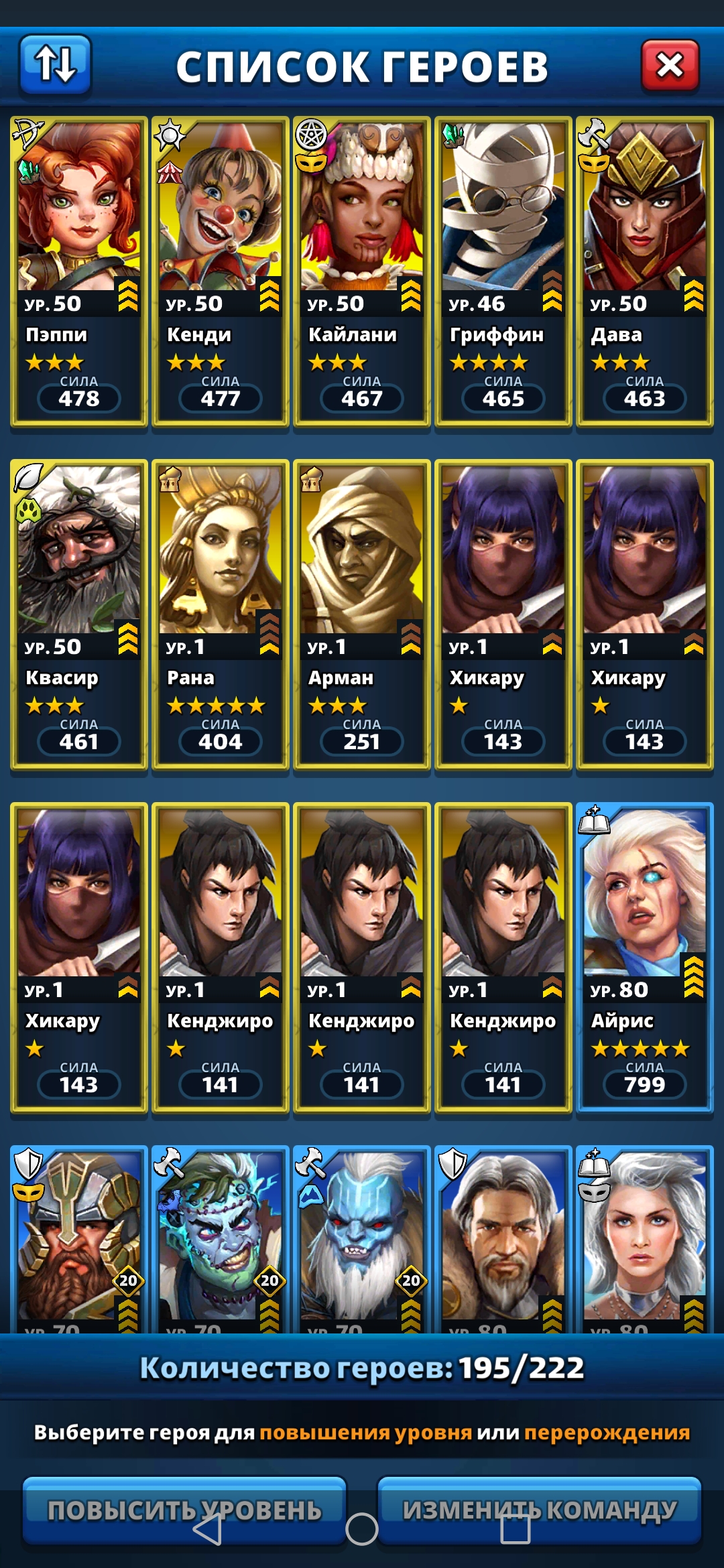Close the hero list window

(x=670, y=66)
